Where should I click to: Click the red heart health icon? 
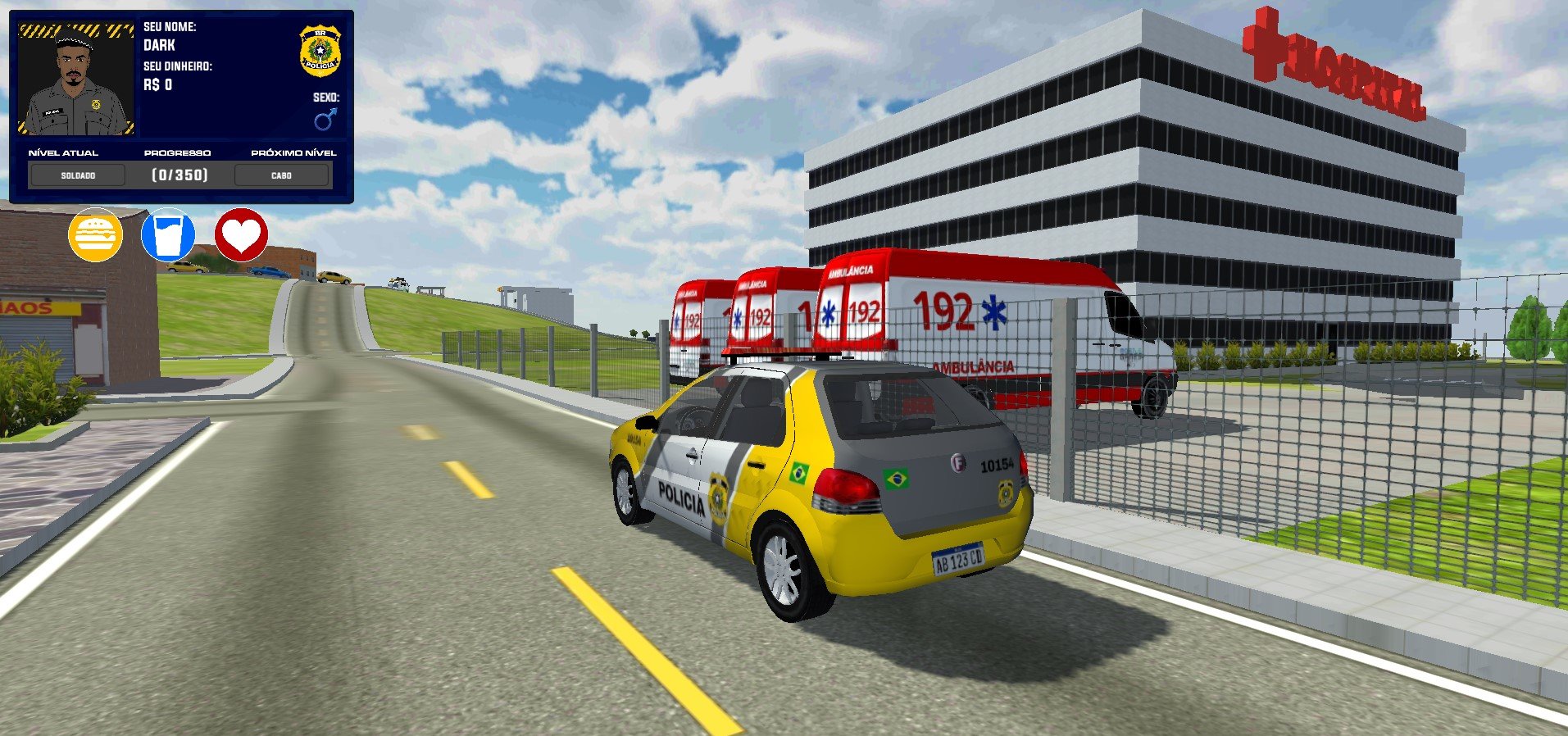241,235
